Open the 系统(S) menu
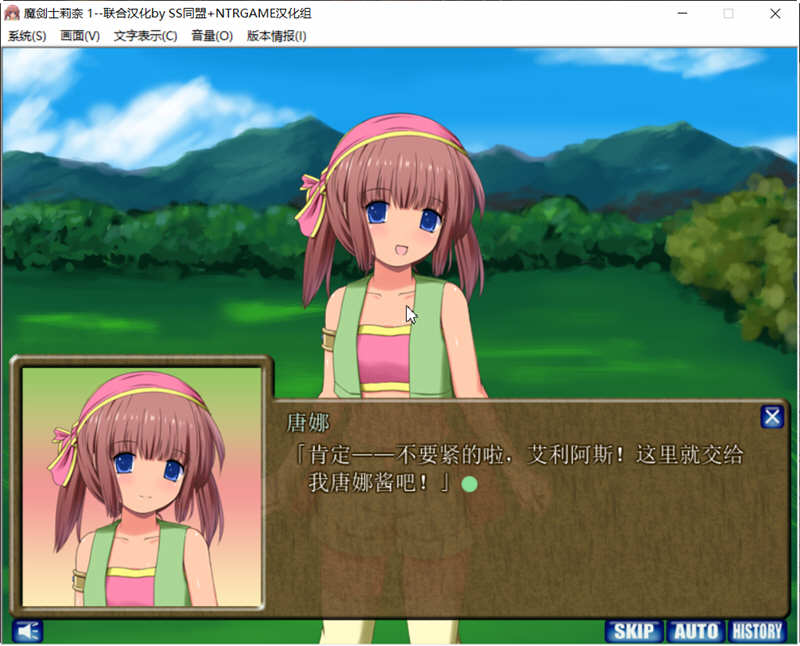The image size is (800, 646). click(27, 36)
